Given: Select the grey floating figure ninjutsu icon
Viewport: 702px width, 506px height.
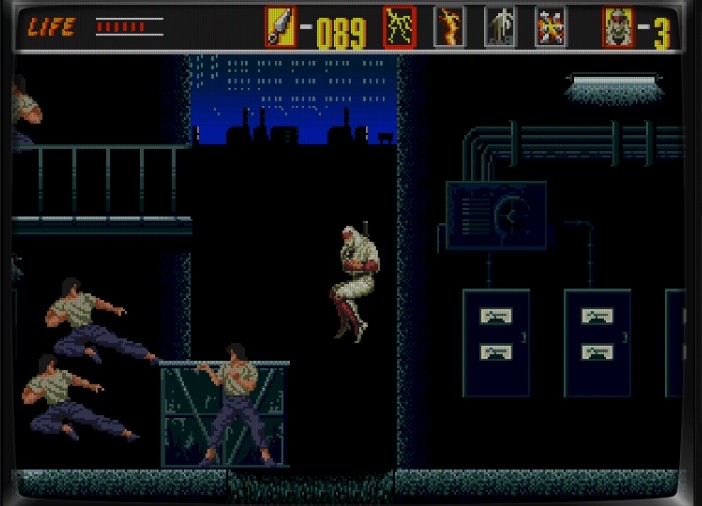Looking at the screenshot, I should click(499, 27).
